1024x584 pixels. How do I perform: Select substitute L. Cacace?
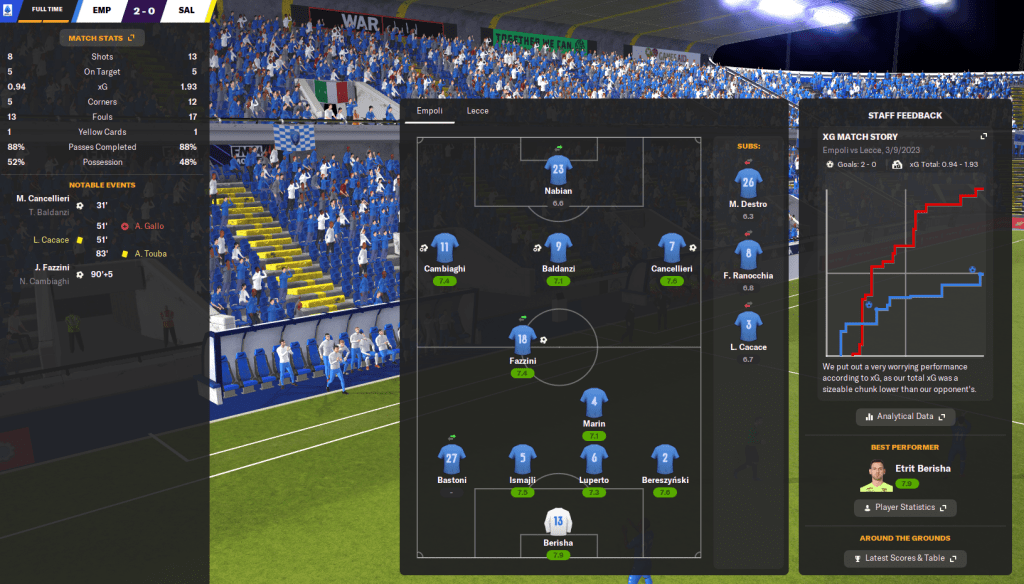tap(747, 325)
